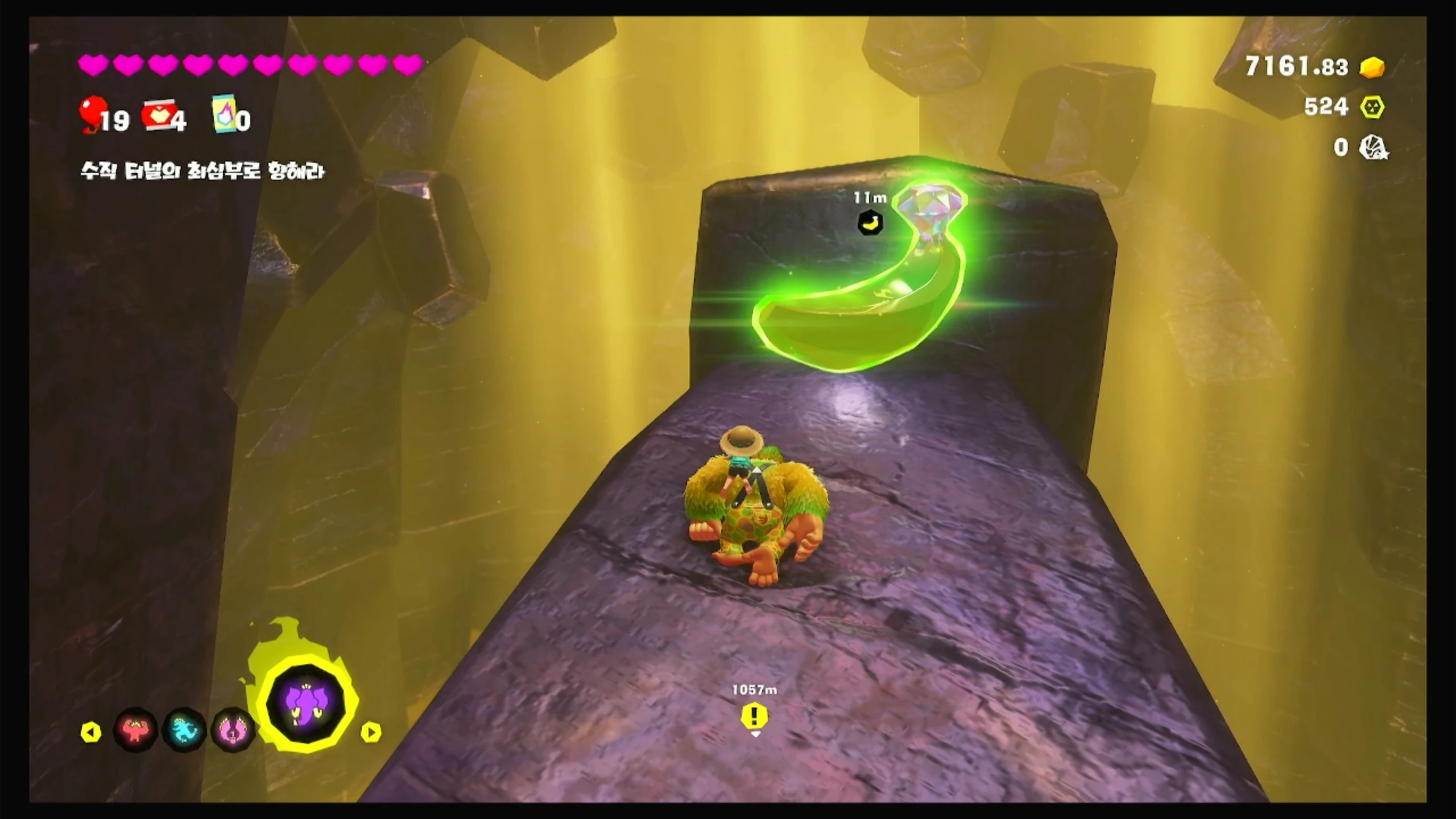
Task: Open the objective tracker text in Korean
Action: [202, 171]
